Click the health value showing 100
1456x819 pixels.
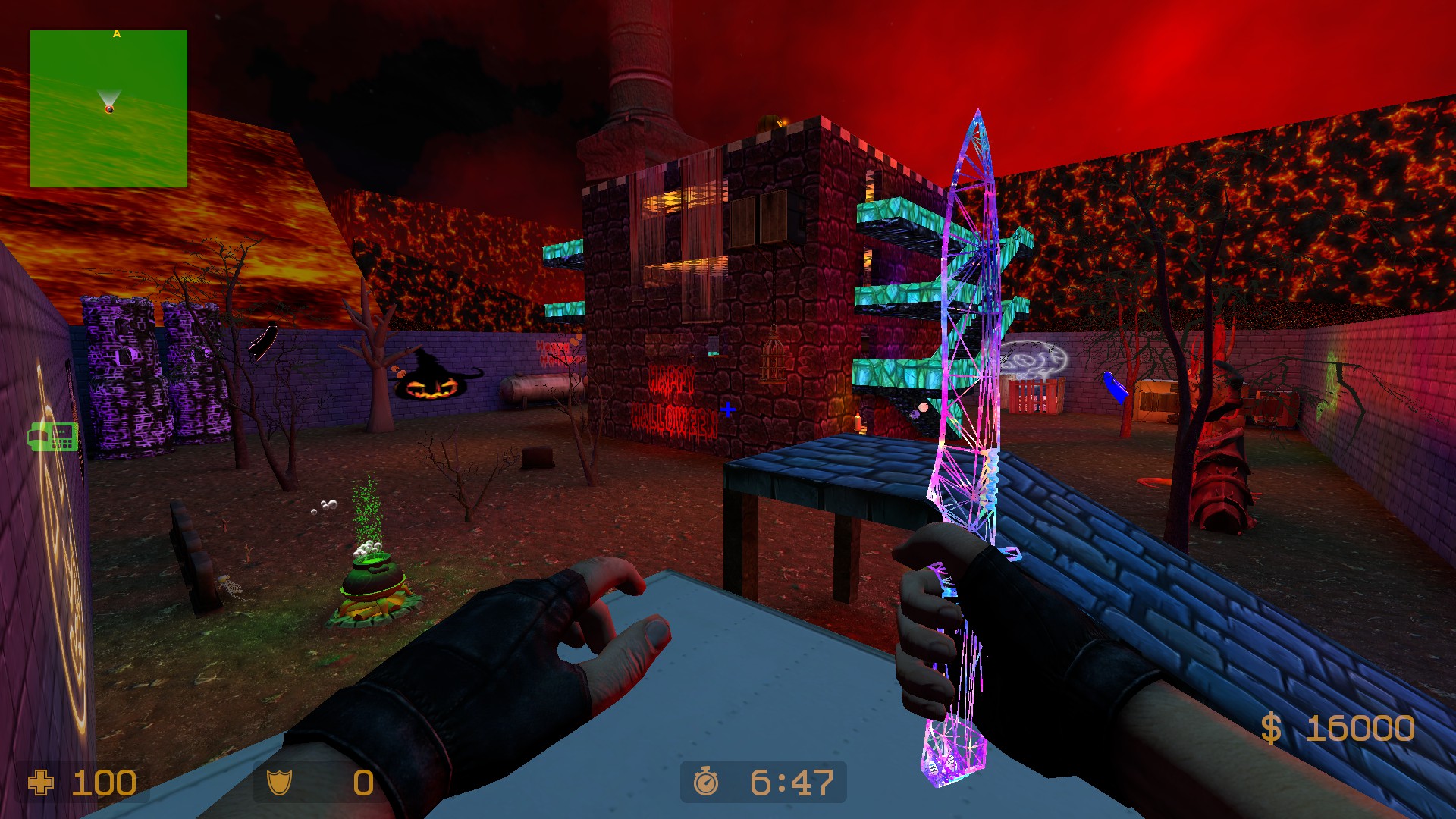(106, 783)
